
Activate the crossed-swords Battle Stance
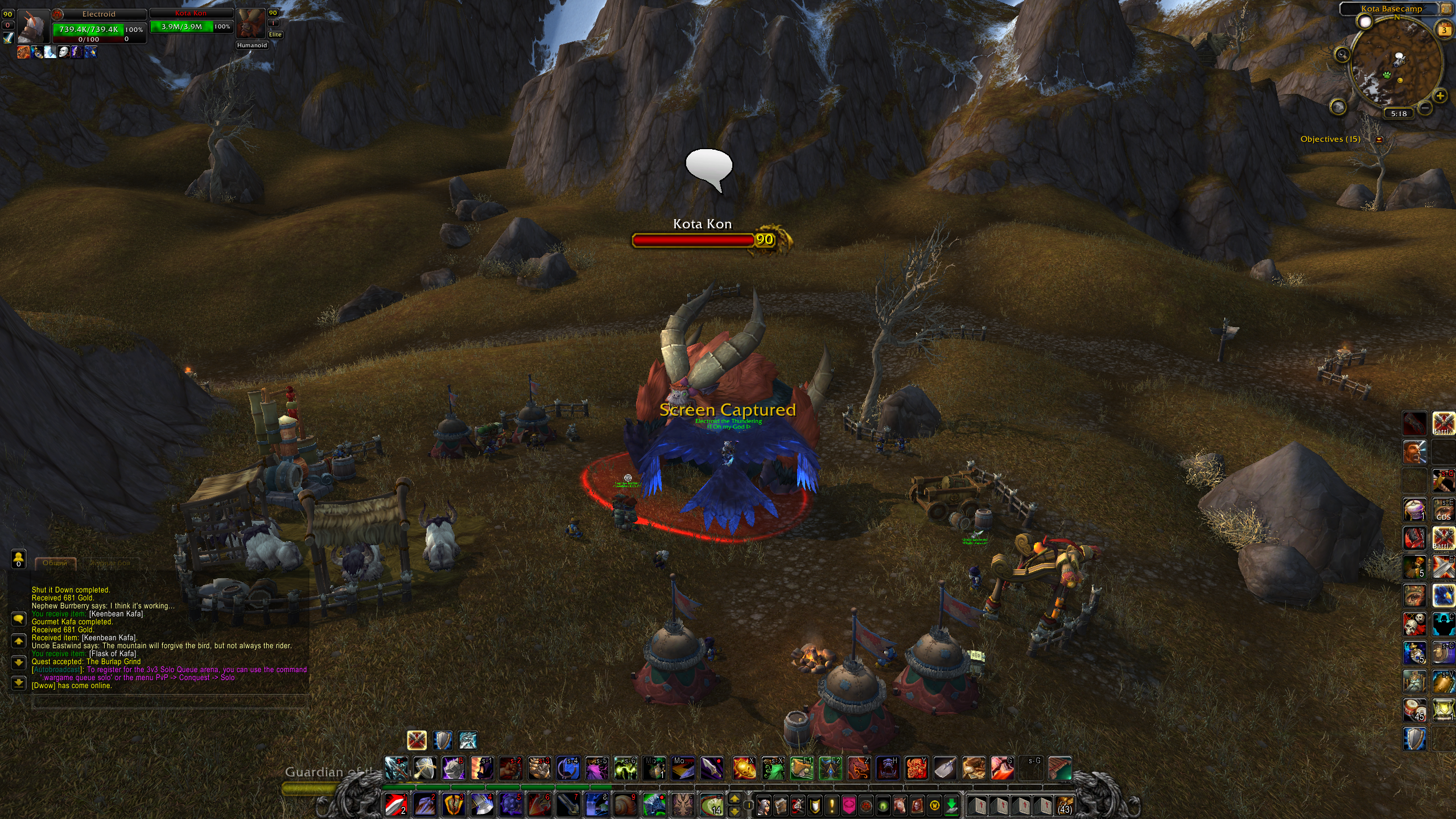(x=417, y=740)
